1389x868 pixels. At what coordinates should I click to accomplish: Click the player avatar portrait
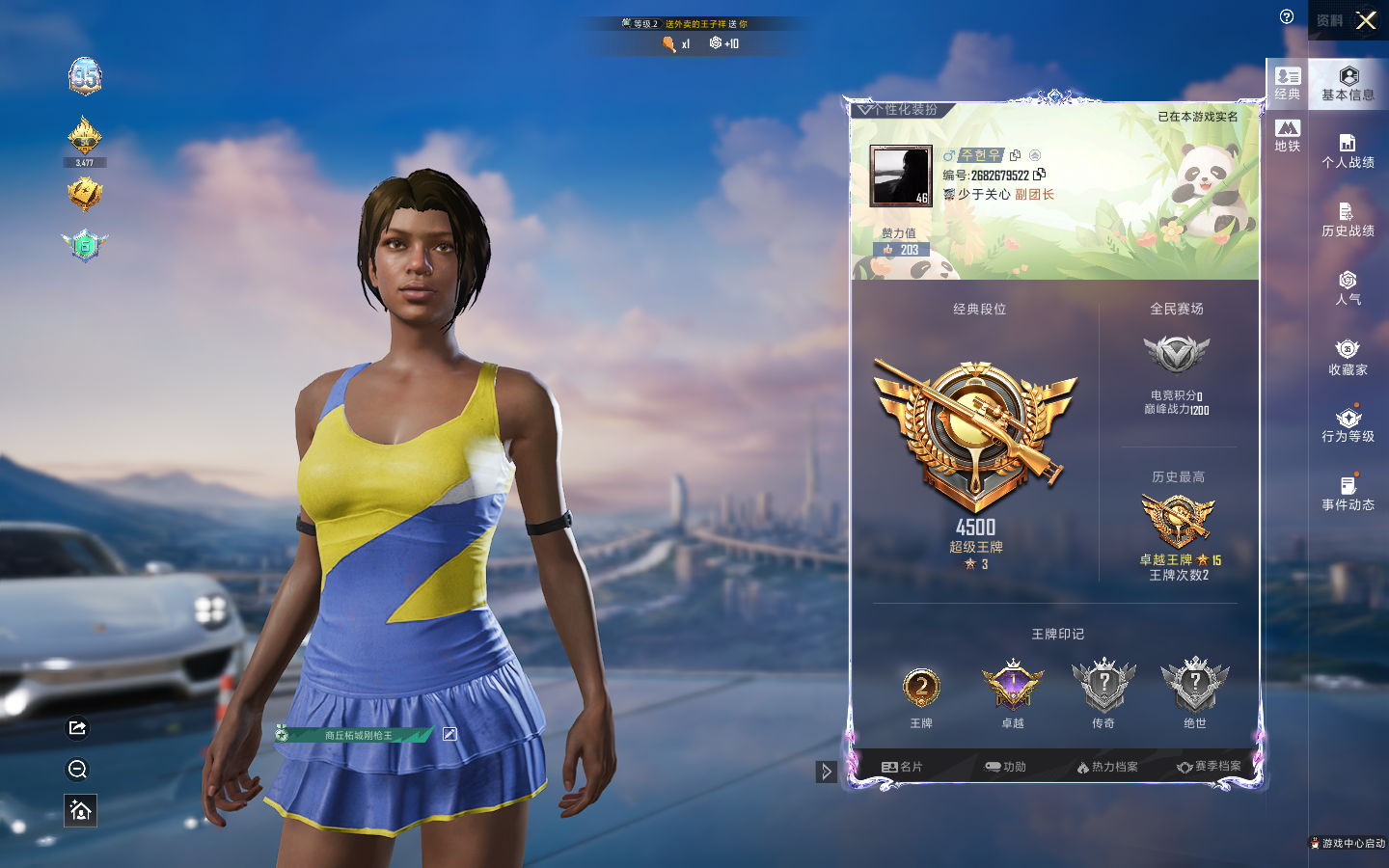point(901,176)
